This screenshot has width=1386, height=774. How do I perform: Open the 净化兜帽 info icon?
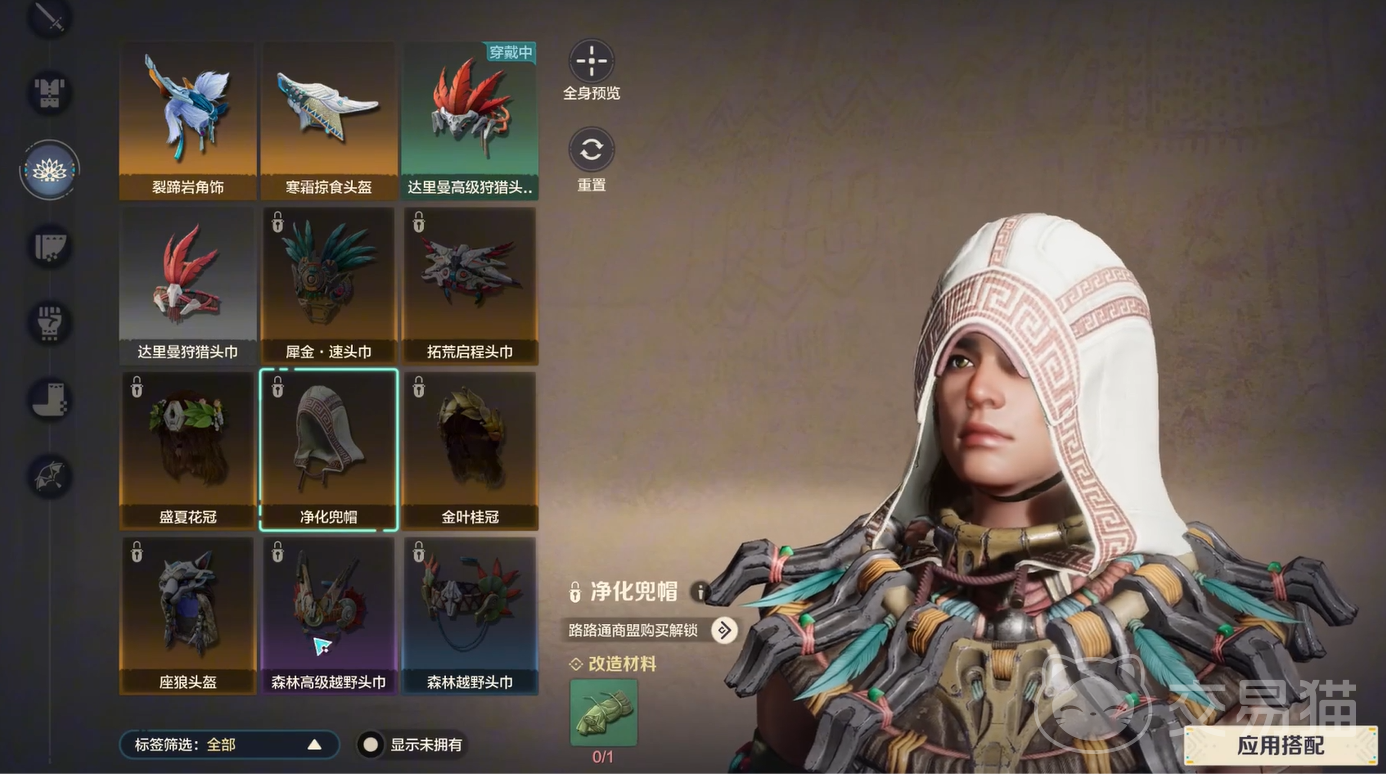[701, 592]
